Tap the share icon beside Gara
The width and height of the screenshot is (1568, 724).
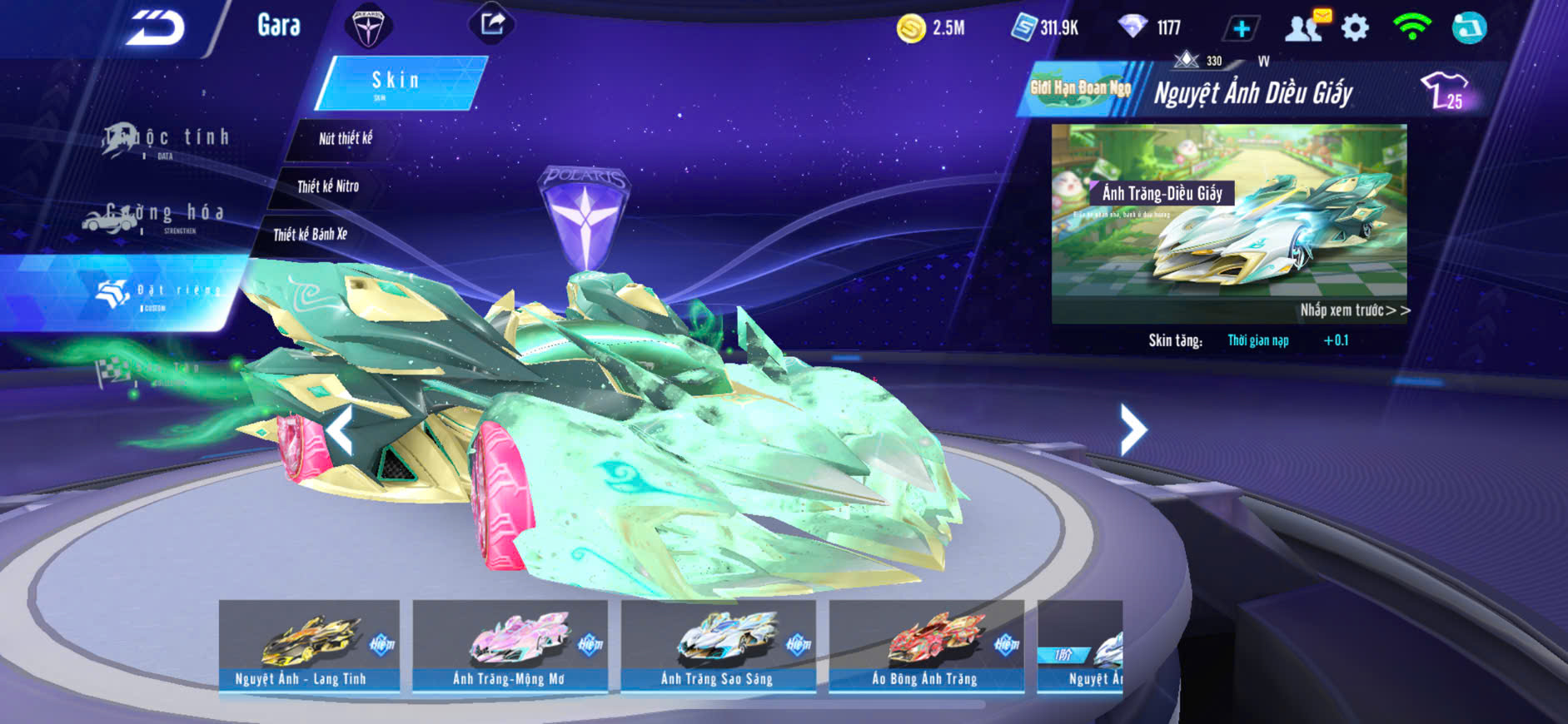492,23
